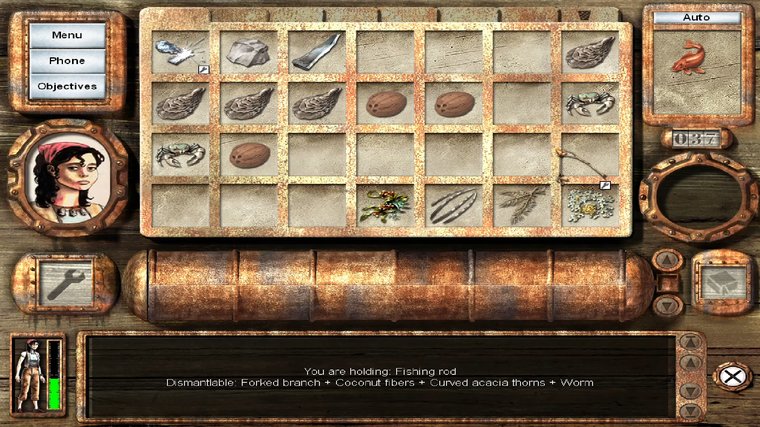Select the sparkling flint item slot
Image resolution: width=760 pixels, height=427 pixels.
(x=180, y=51)
